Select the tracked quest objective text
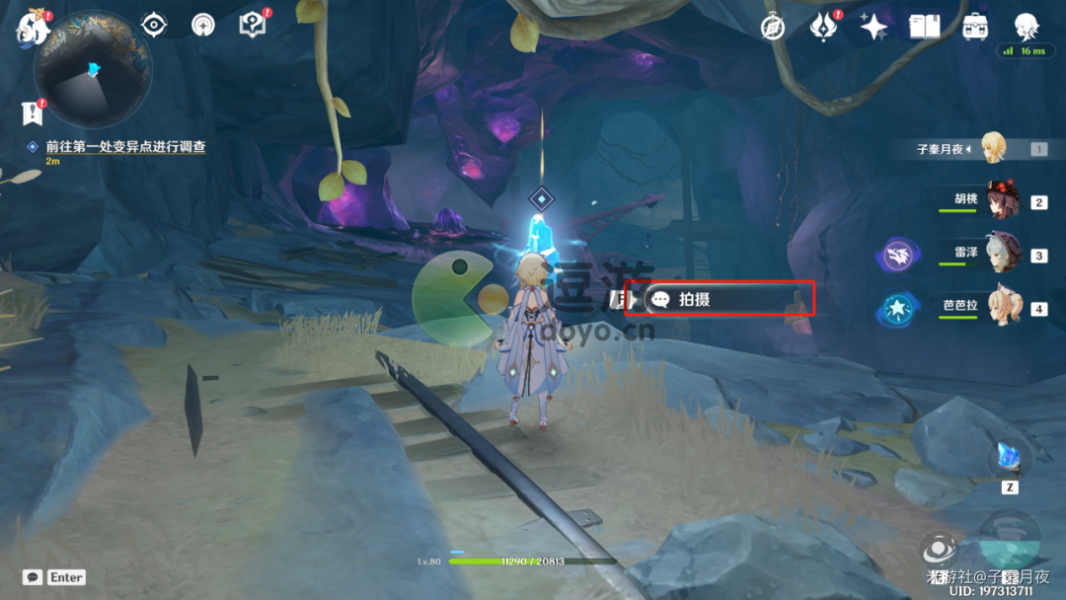The image size is (1066, 600). click(125, 147)
